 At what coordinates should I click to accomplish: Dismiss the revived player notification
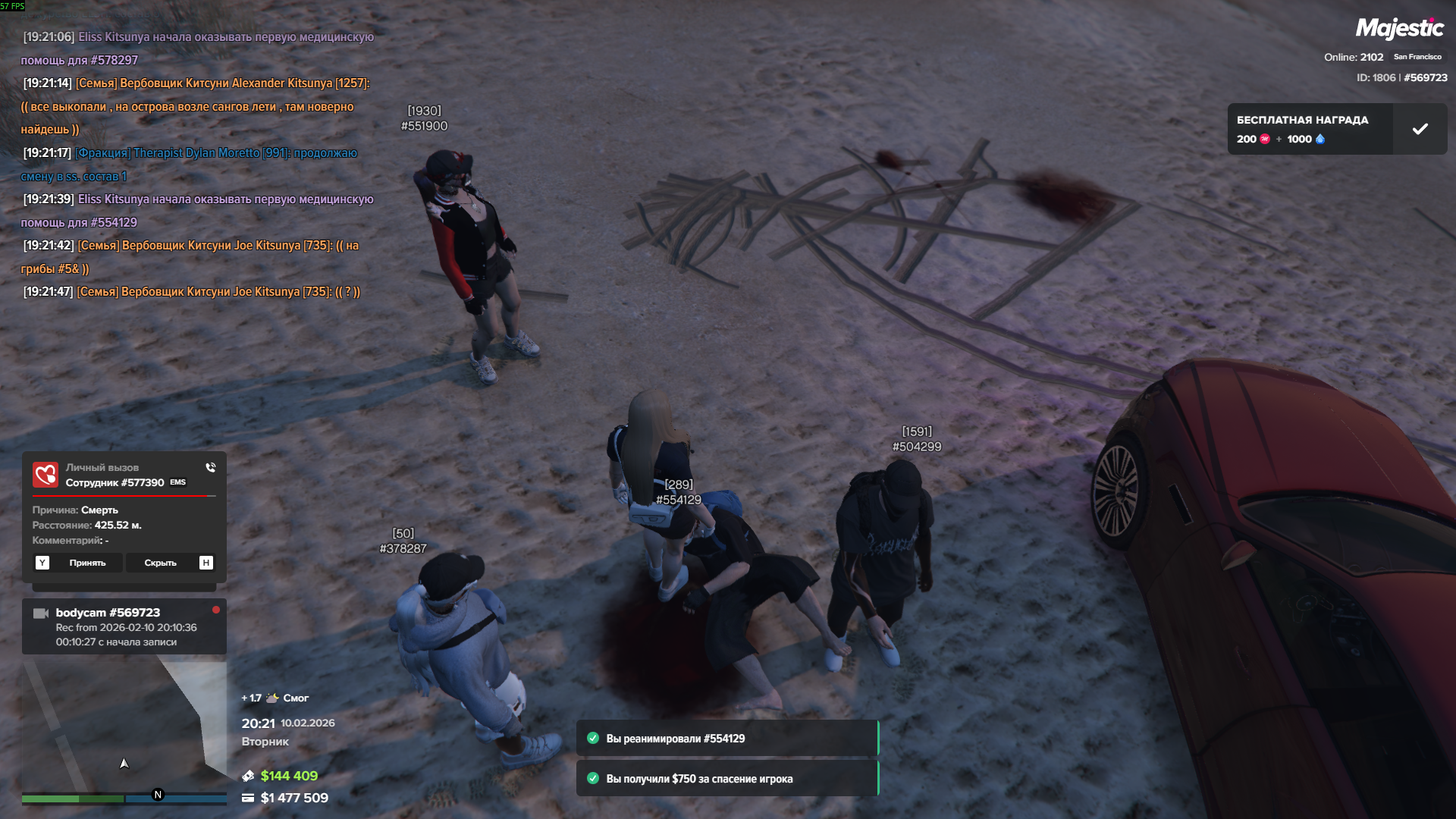point(726,739)
